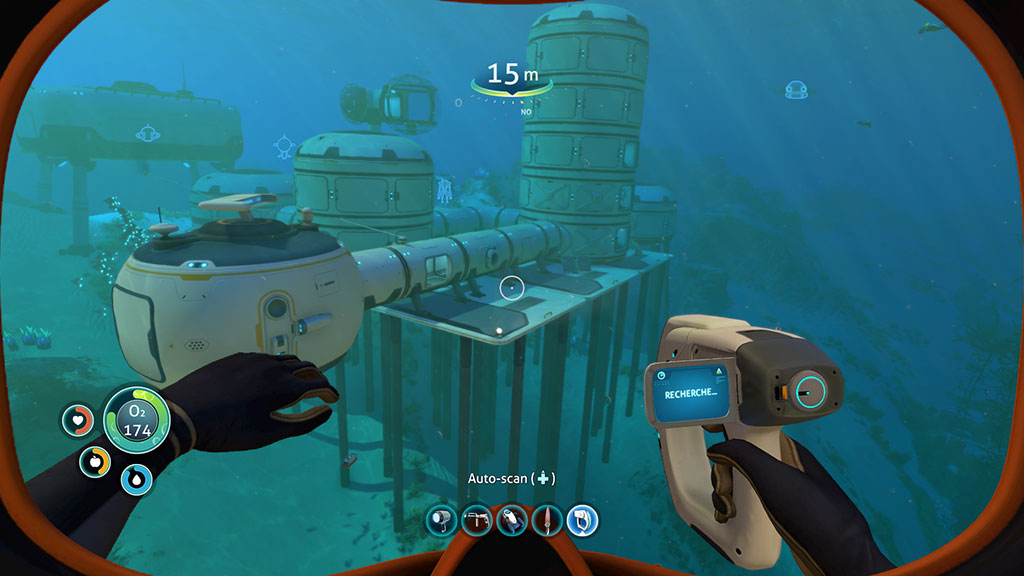Image resolution: width=1024 pixels, height=576 pixels.
Task: Choose the white-and-blue Seaglide hotbar slot
Action: pos(511,519)
